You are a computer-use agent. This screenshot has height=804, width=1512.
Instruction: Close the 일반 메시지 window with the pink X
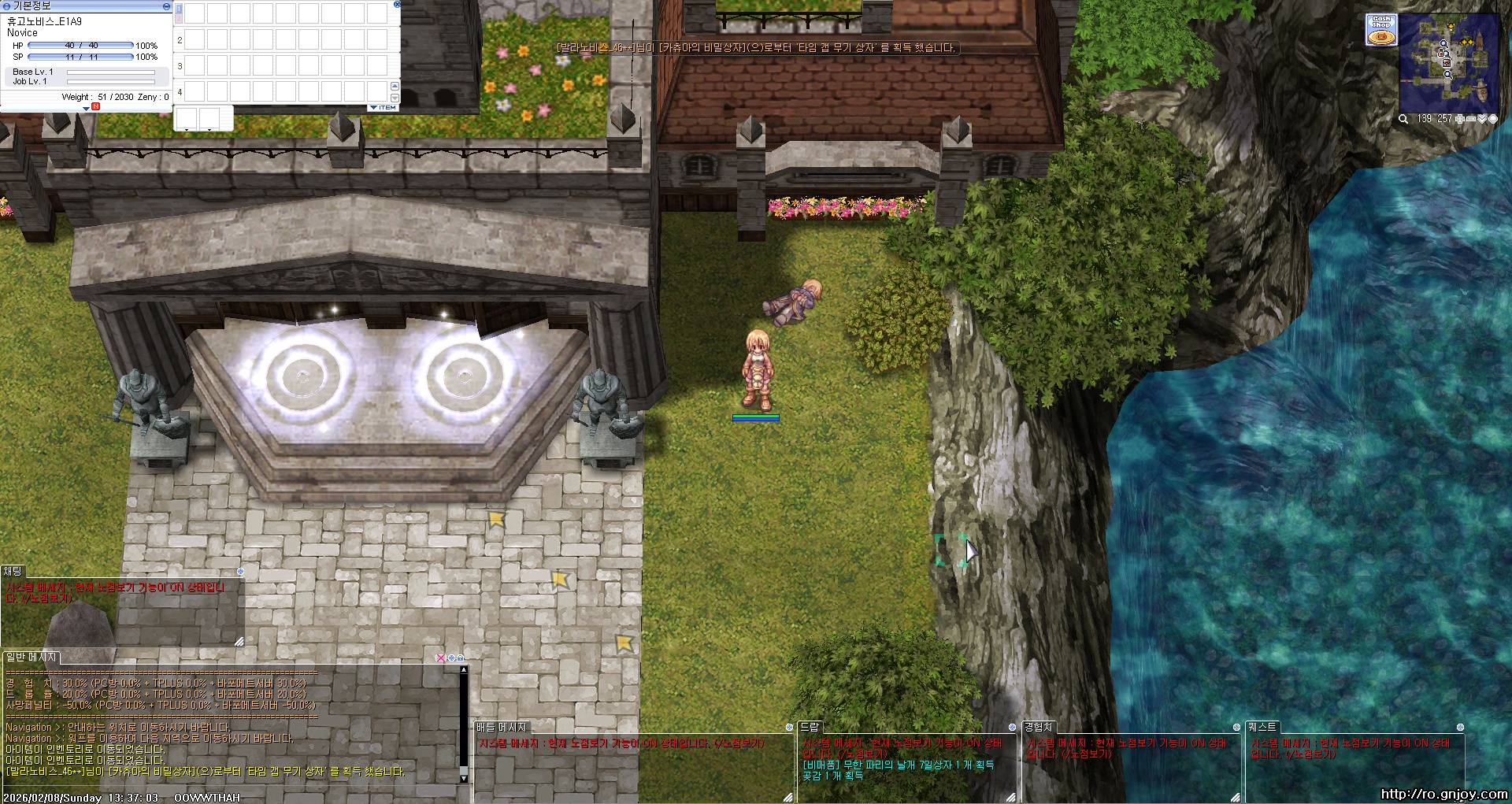click(441, 658)
